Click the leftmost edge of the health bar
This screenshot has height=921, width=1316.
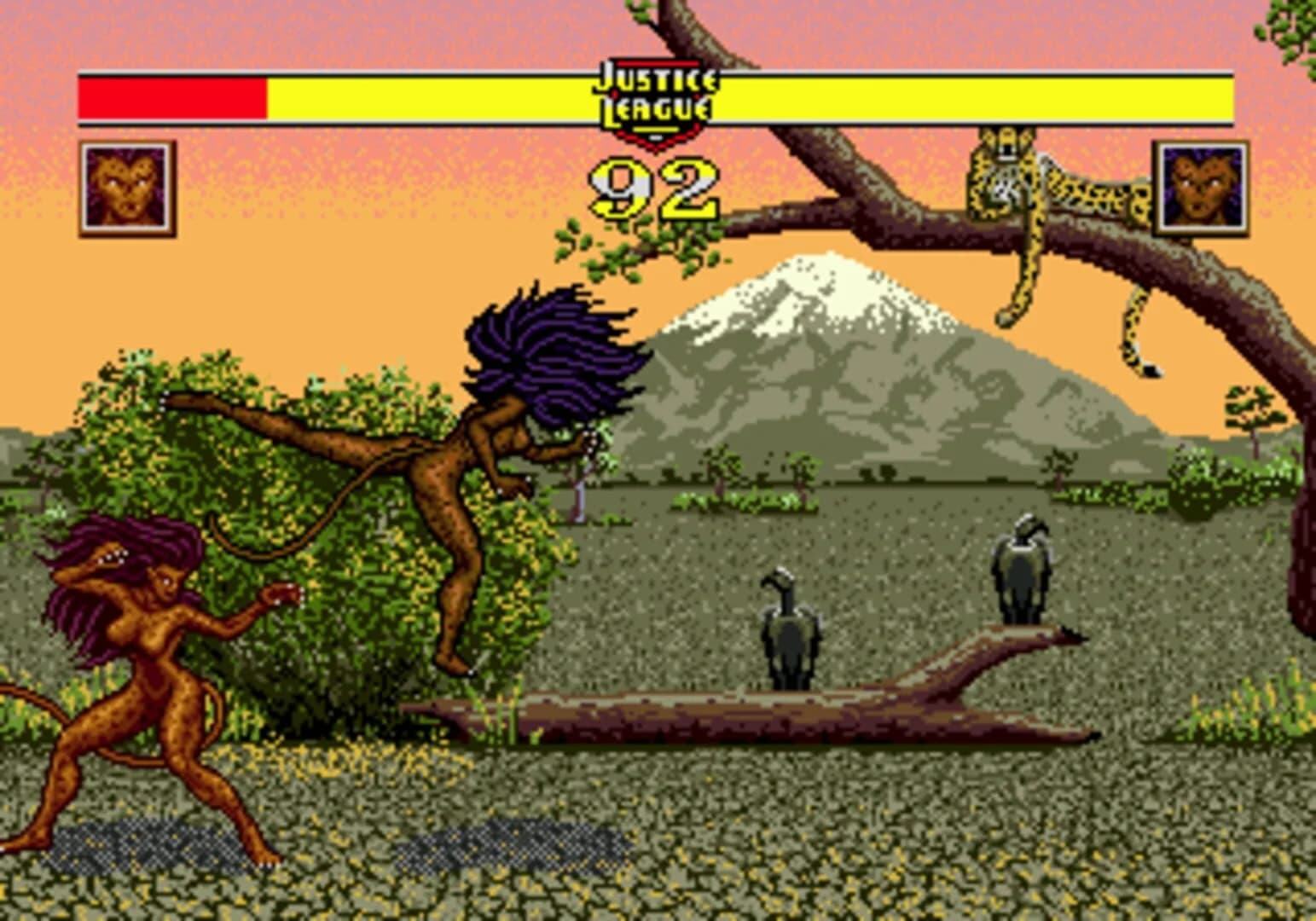click(79, 96)
